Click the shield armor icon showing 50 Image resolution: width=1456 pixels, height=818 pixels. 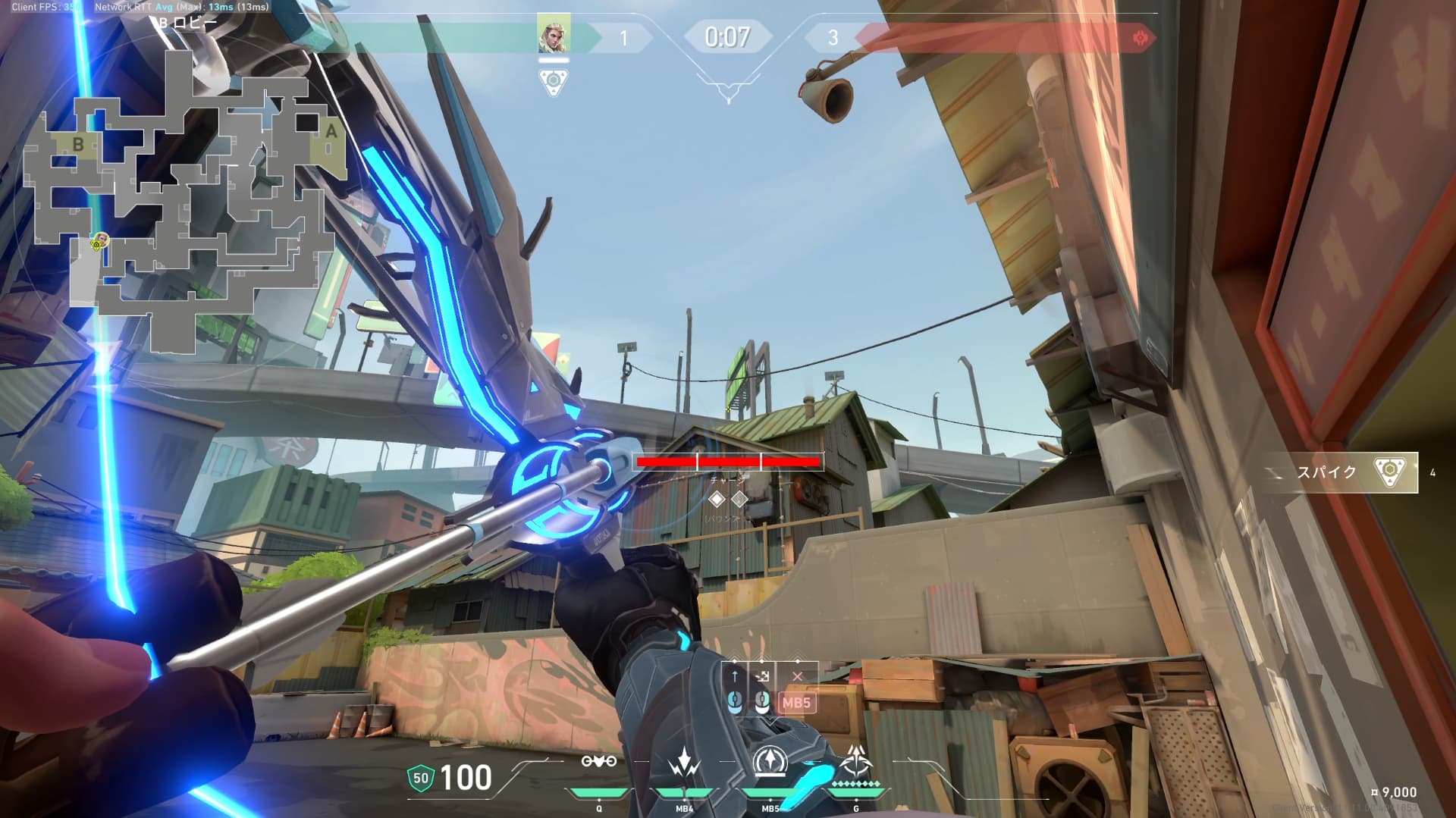tap(421, 777)
